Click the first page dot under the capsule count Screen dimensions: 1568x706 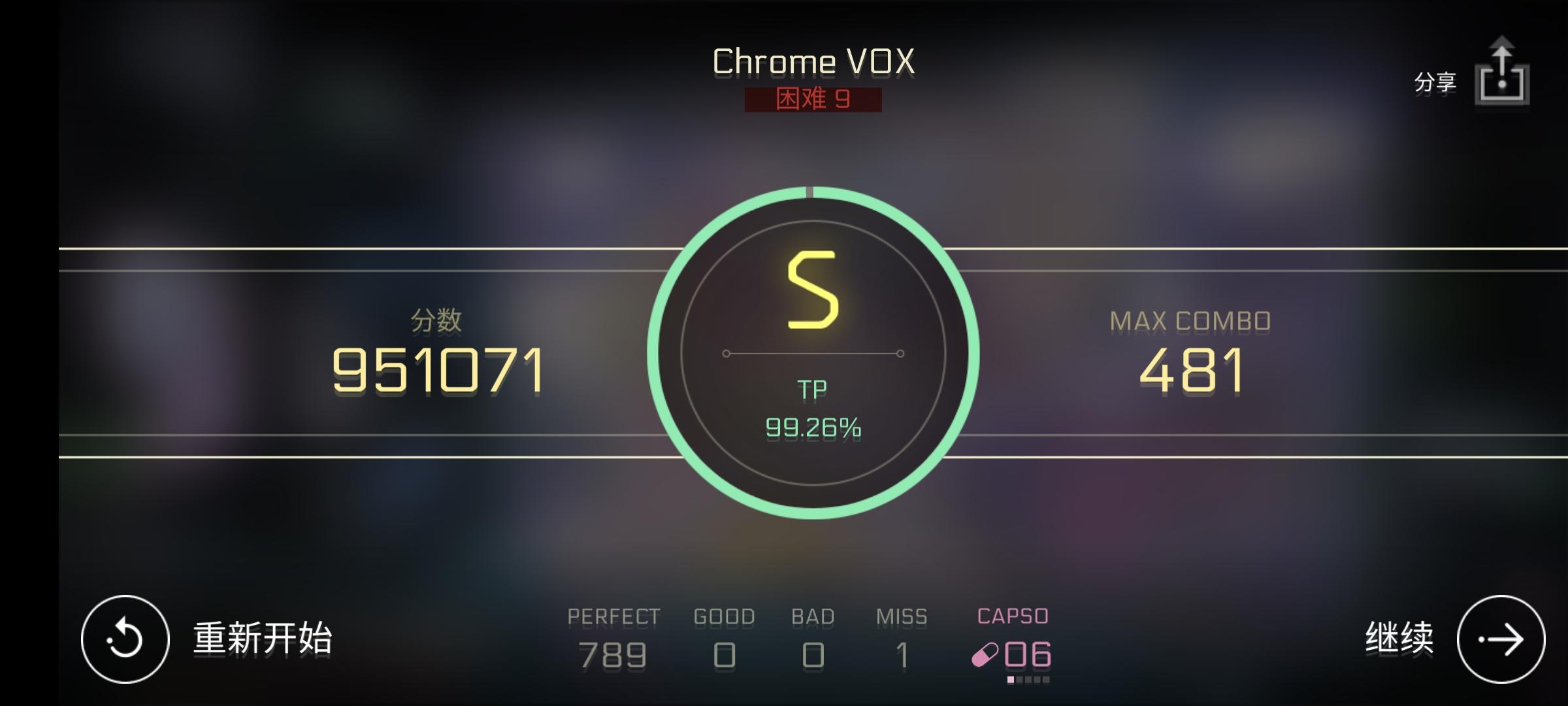1011,680
